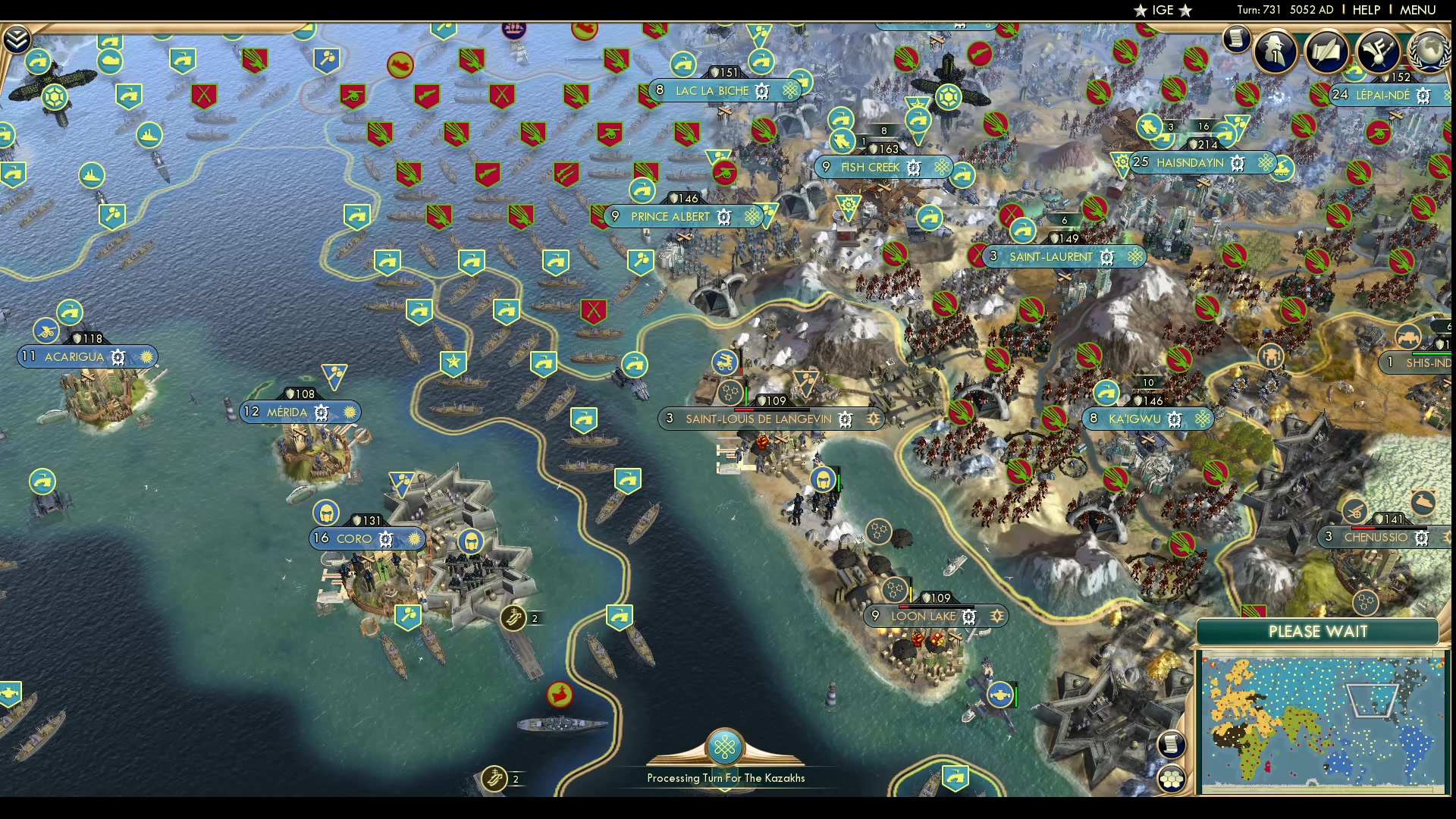Open the notification log scroll icon top-right
Image resolution: width=1456 pixels, height=819 pixels.
click(x=1236, y=42)
